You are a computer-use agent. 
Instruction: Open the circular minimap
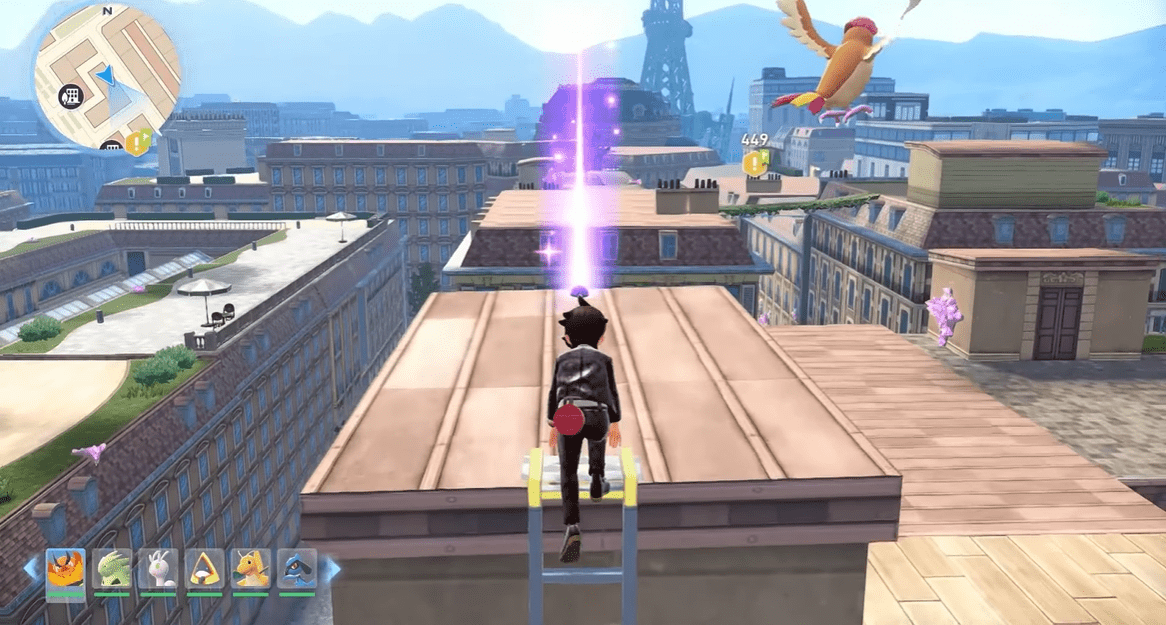click(107, 76)
